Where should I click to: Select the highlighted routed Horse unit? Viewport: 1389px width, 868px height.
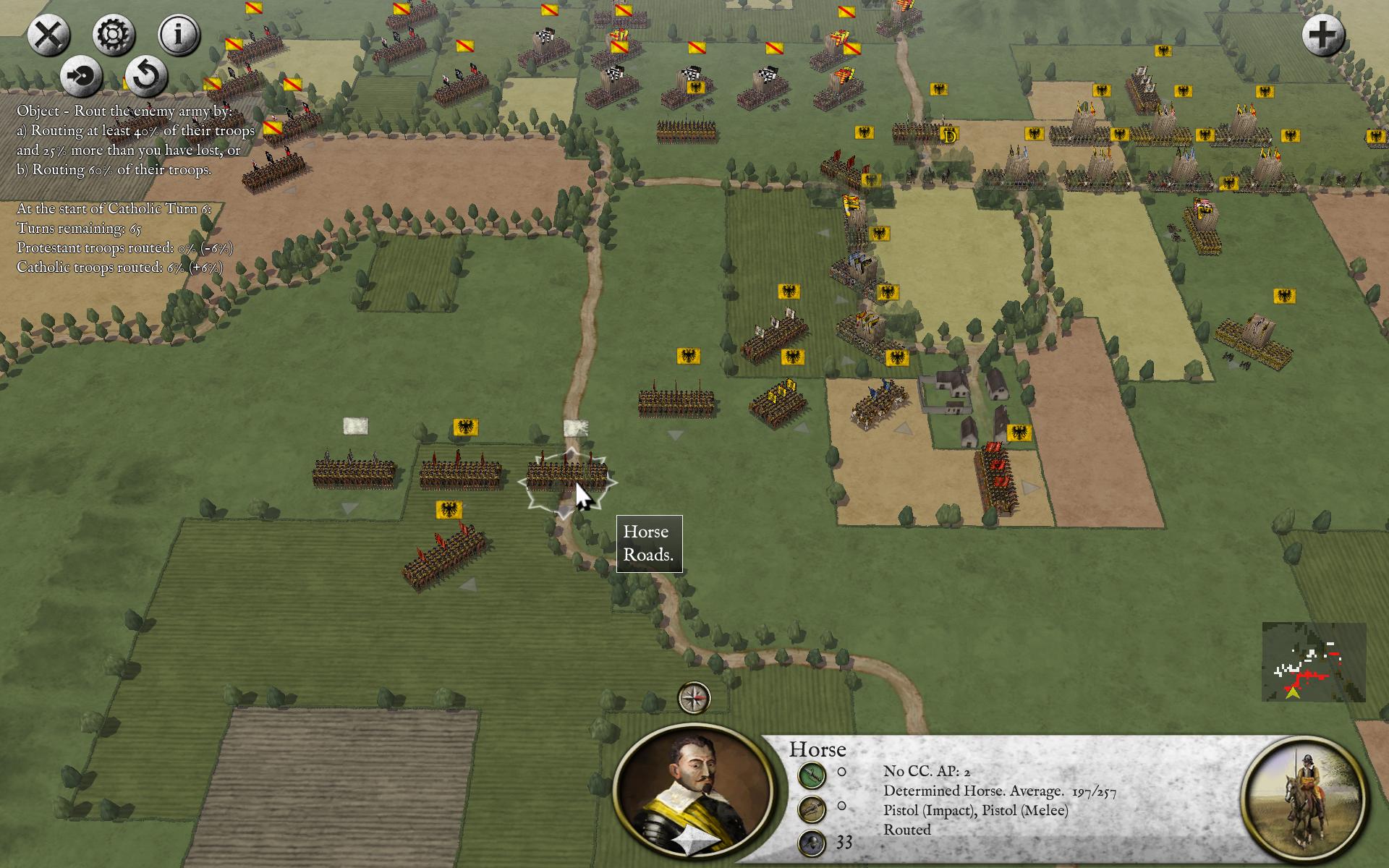[566, 475]
